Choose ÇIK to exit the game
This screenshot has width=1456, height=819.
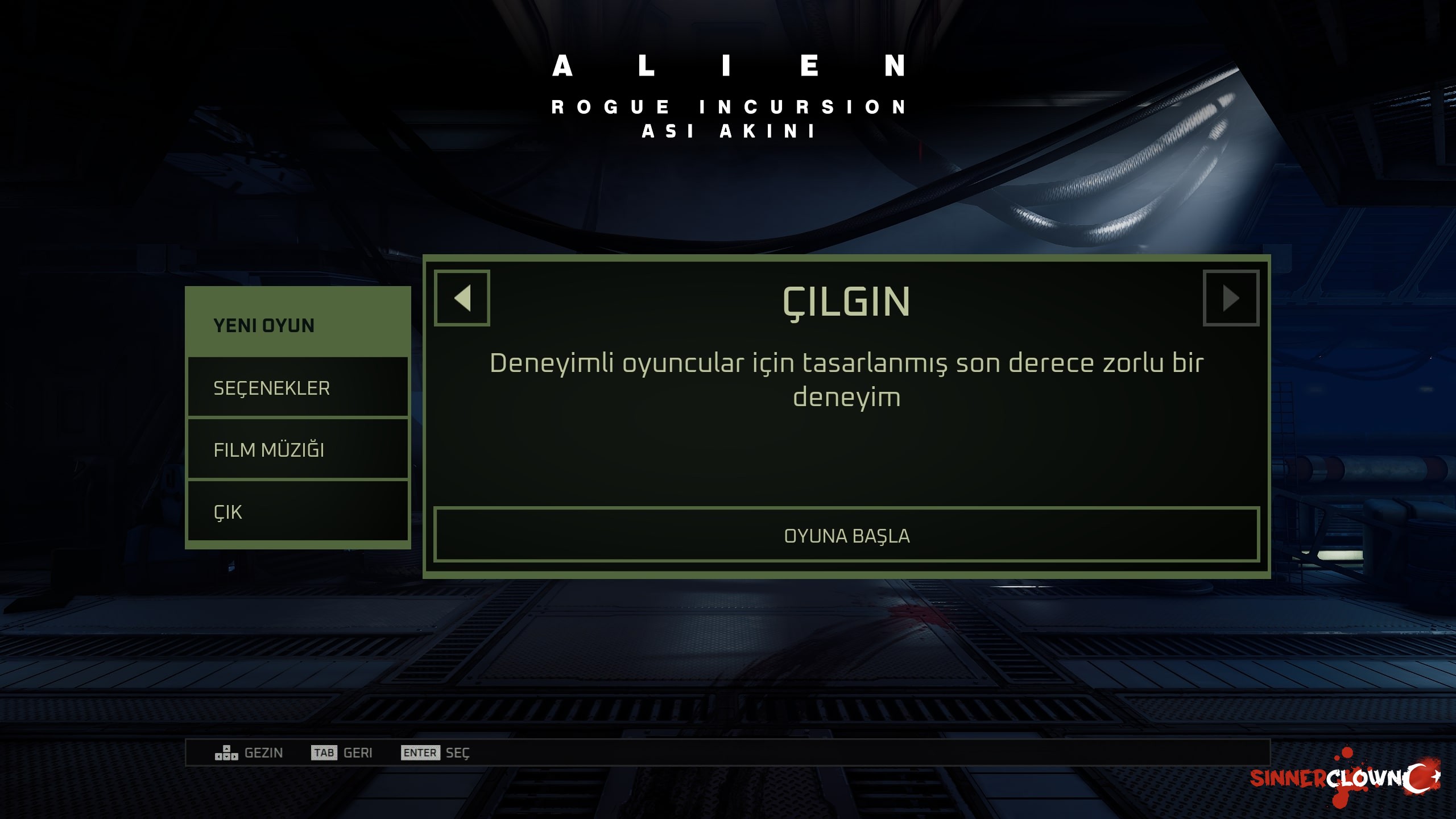(x=297, y=512)
